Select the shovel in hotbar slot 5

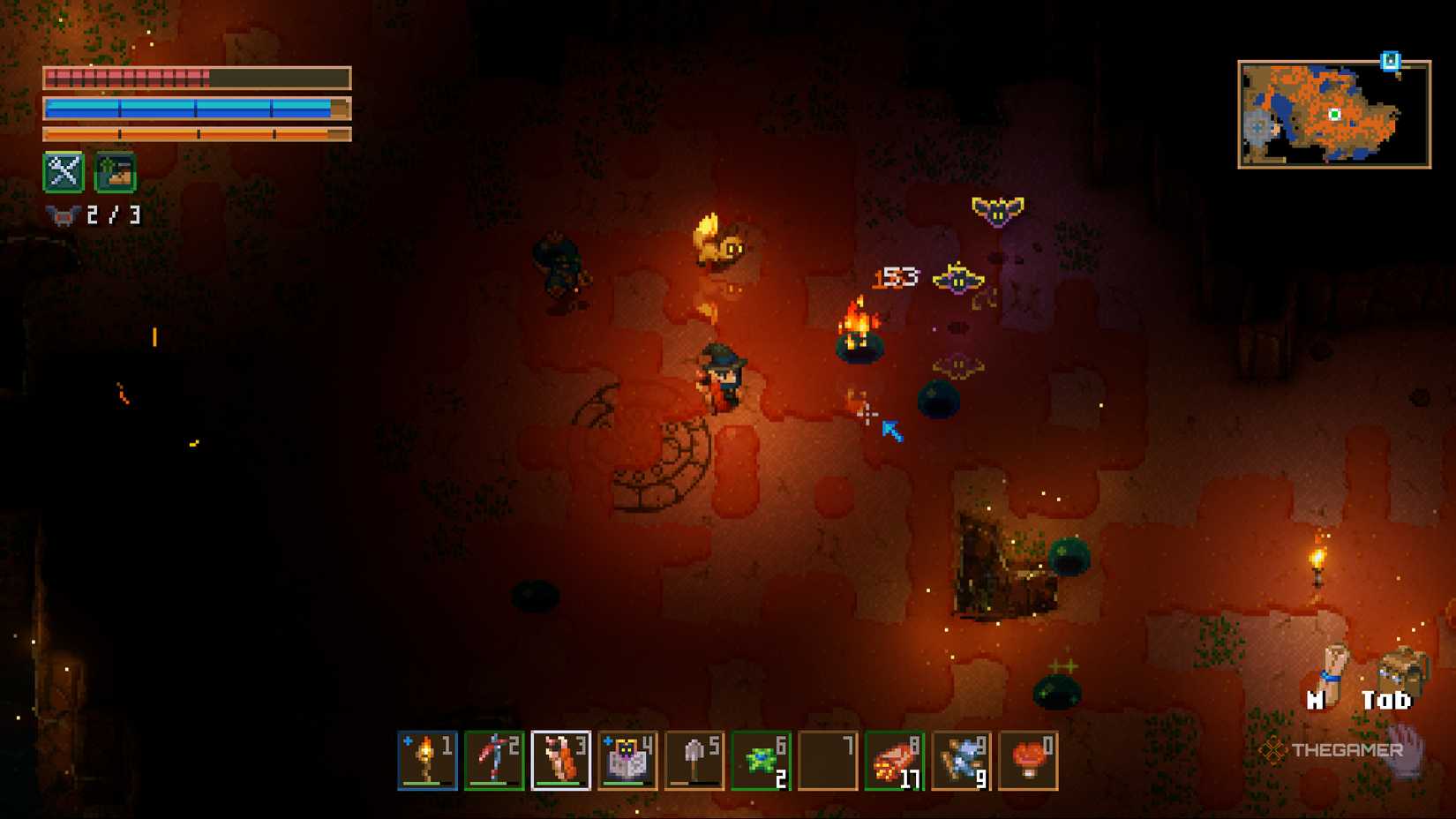[694, 761]
